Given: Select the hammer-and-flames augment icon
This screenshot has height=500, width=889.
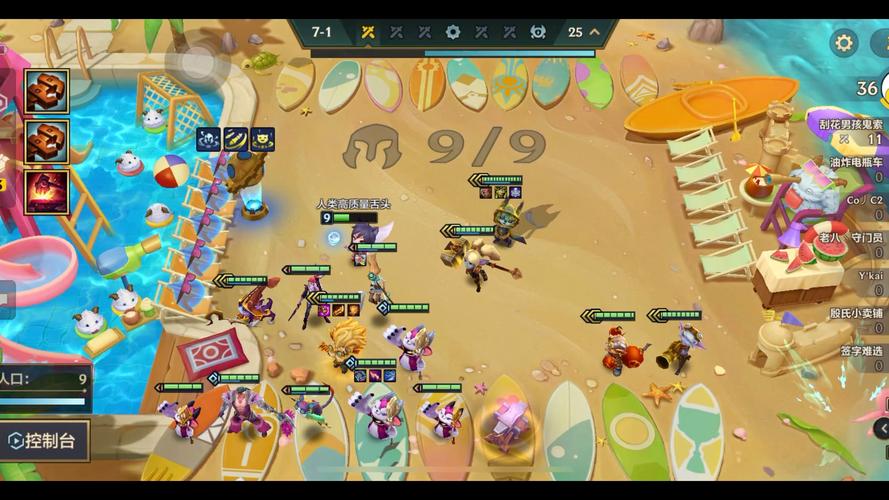Looking at the screenshot, I should (47, 191).
